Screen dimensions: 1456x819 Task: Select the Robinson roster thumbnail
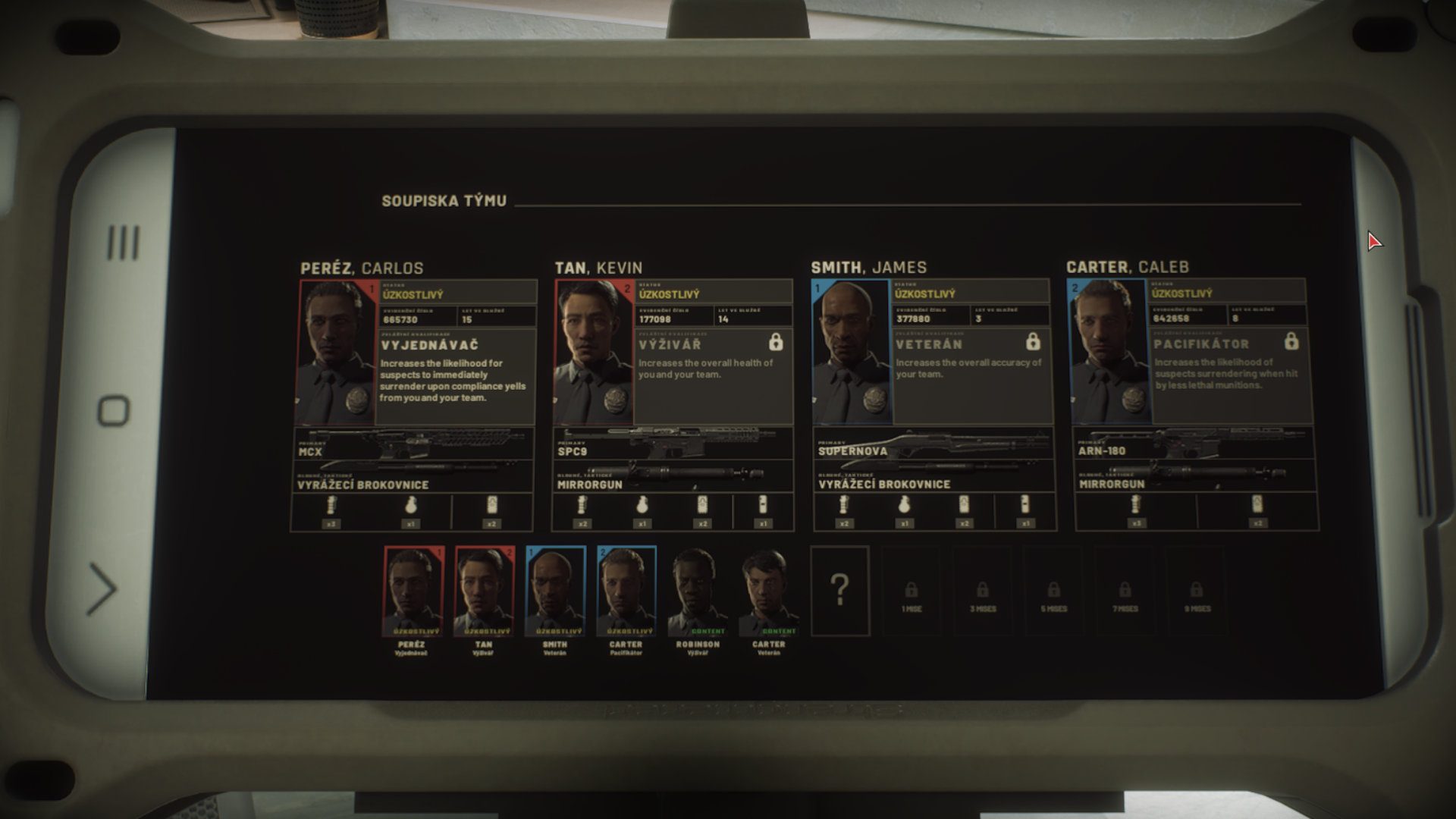[x=698, y=592]
